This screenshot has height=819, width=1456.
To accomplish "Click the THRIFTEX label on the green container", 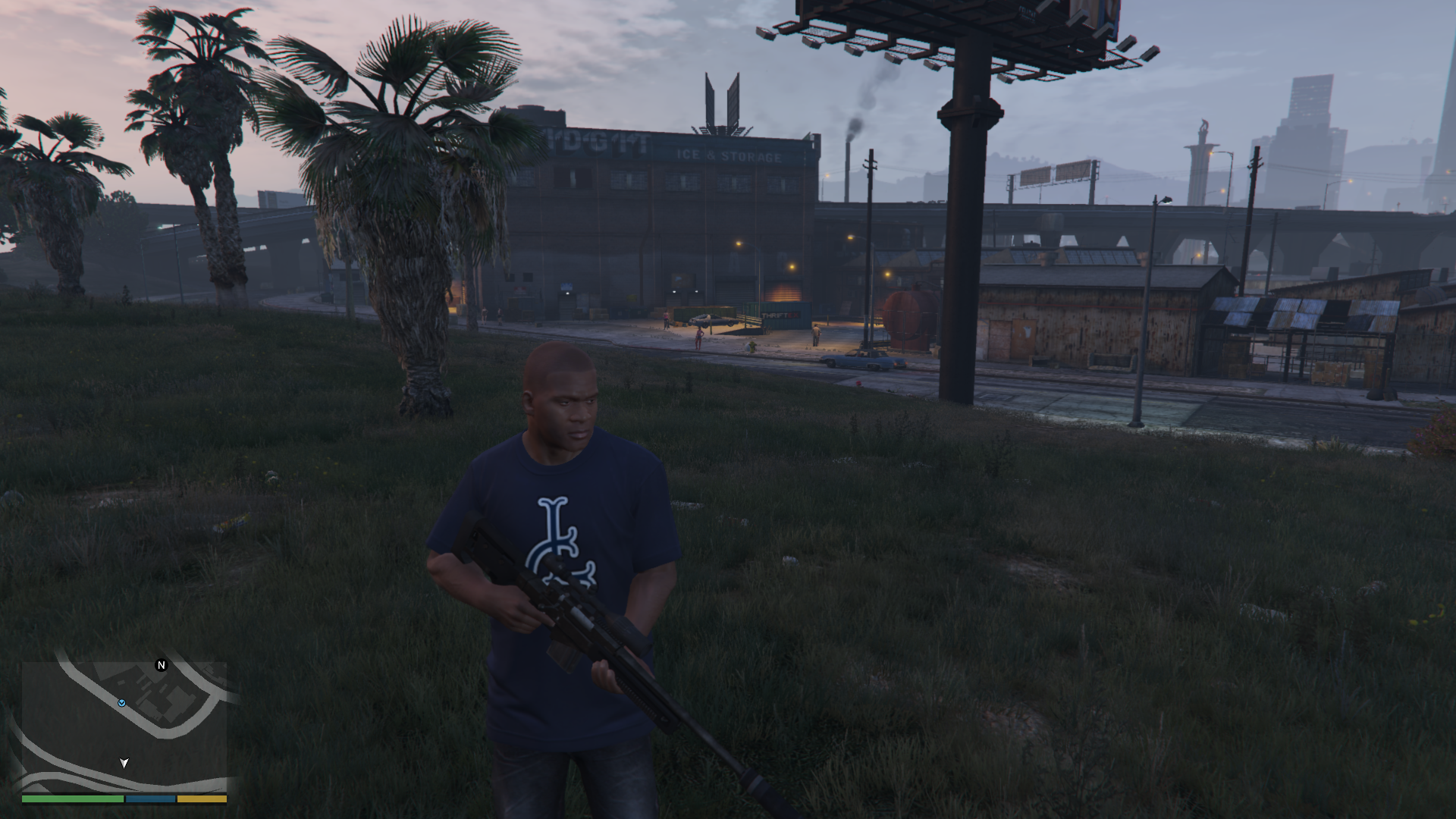I will coord(780,315).
